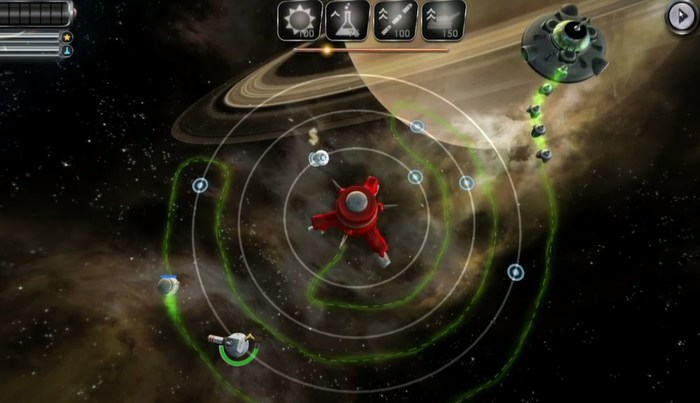700x403 pixels.
Task: Select the turret with the green arc
Action: point(237,344)
